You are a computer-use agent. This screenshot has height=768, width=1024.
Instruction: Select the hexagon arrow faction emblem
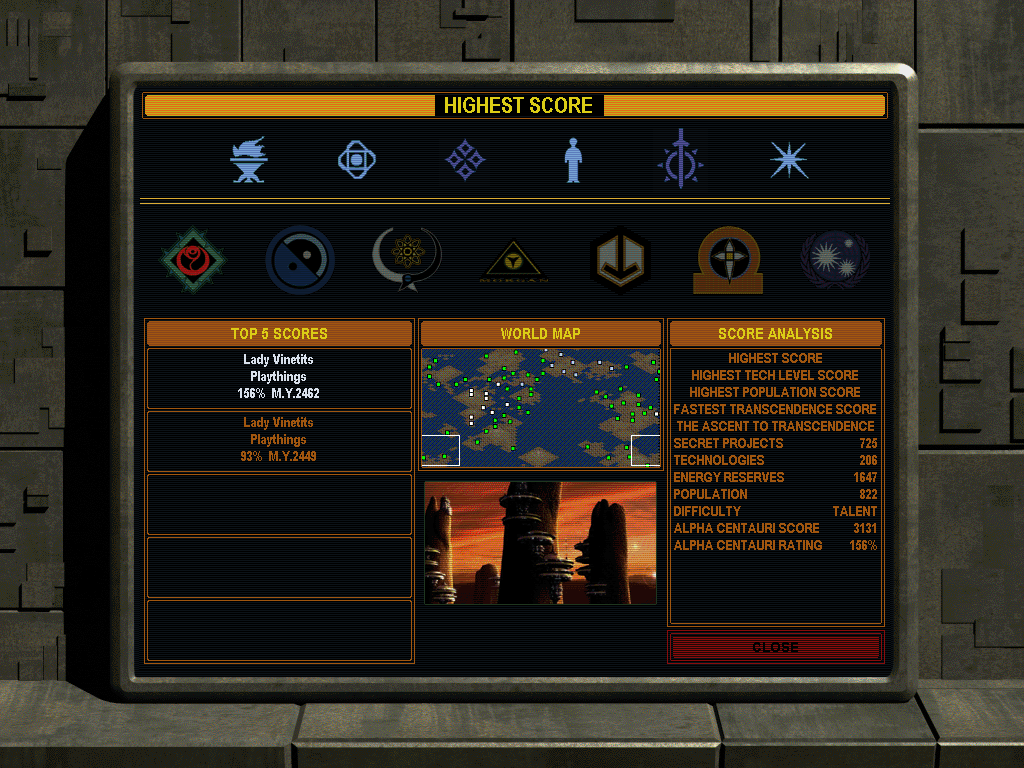point(621,260)
